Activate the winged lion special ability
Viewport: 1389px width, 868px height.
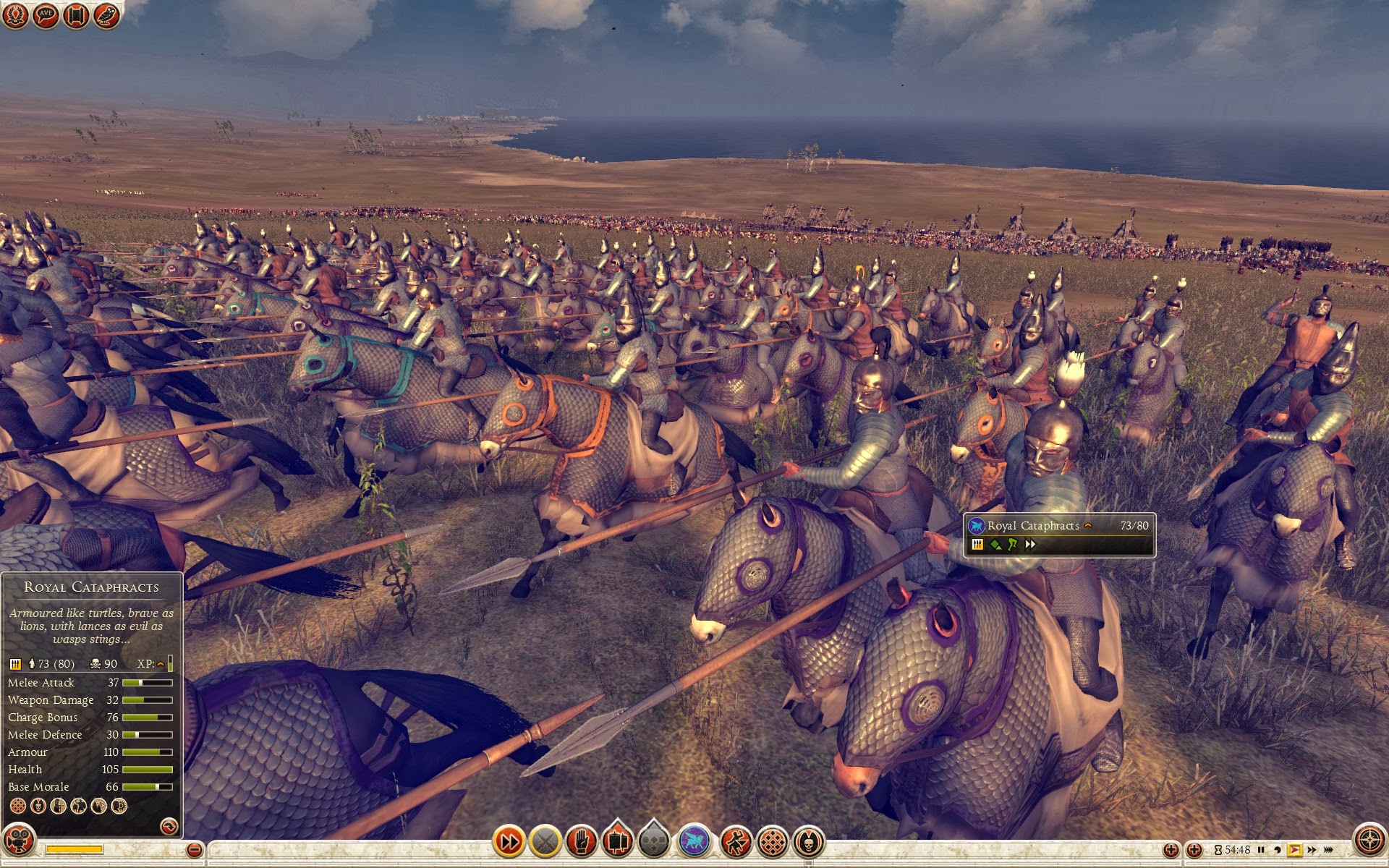point(694,841)
